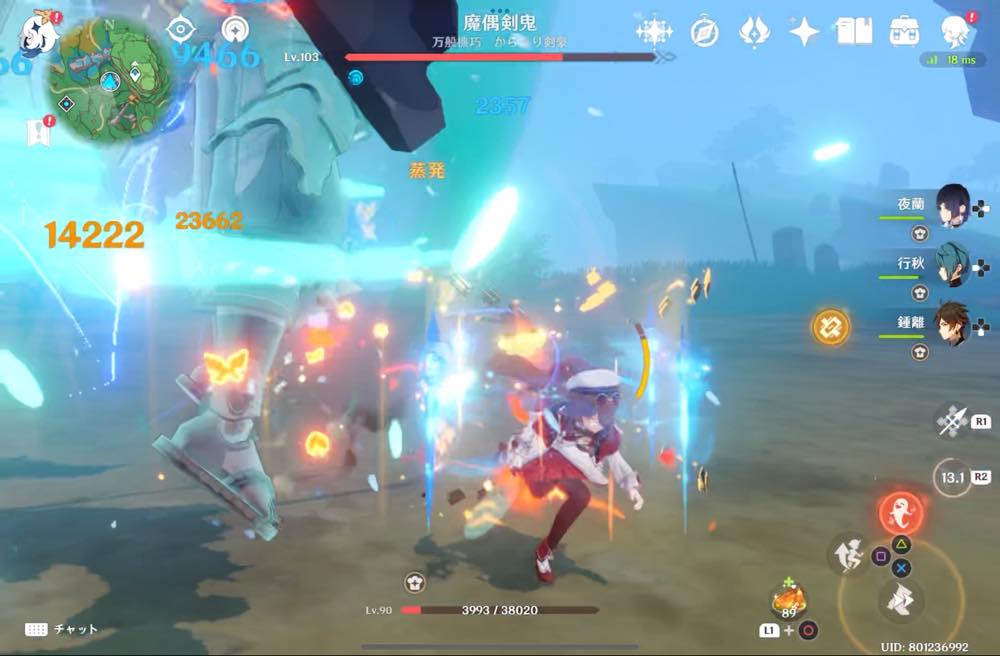Viewport: 1000px width, 656px height.
Task: Open the チャット chat button
Action: pyautogui.click(x=62, y=629)
